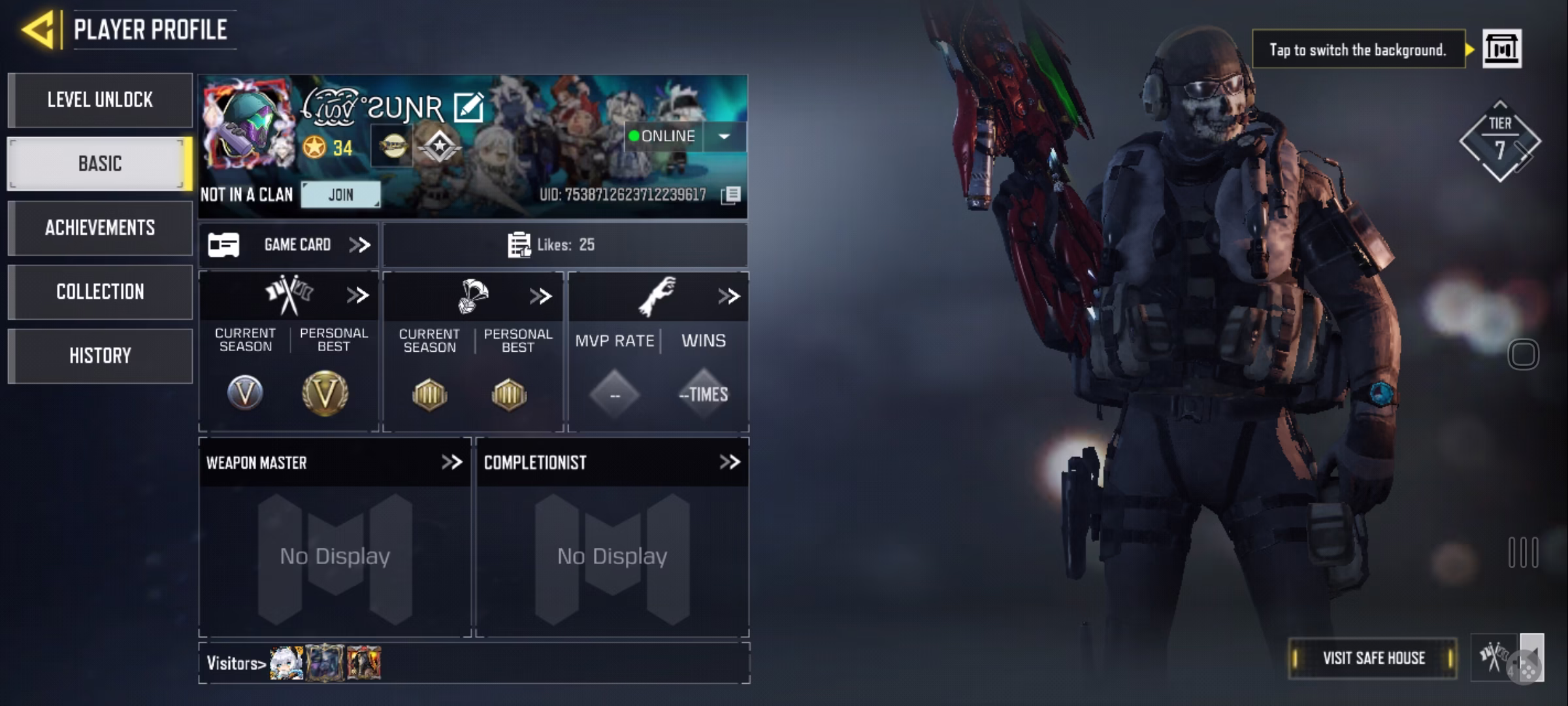
Task: Join a clan with the Join button
Action: click(x=340, y=195)
